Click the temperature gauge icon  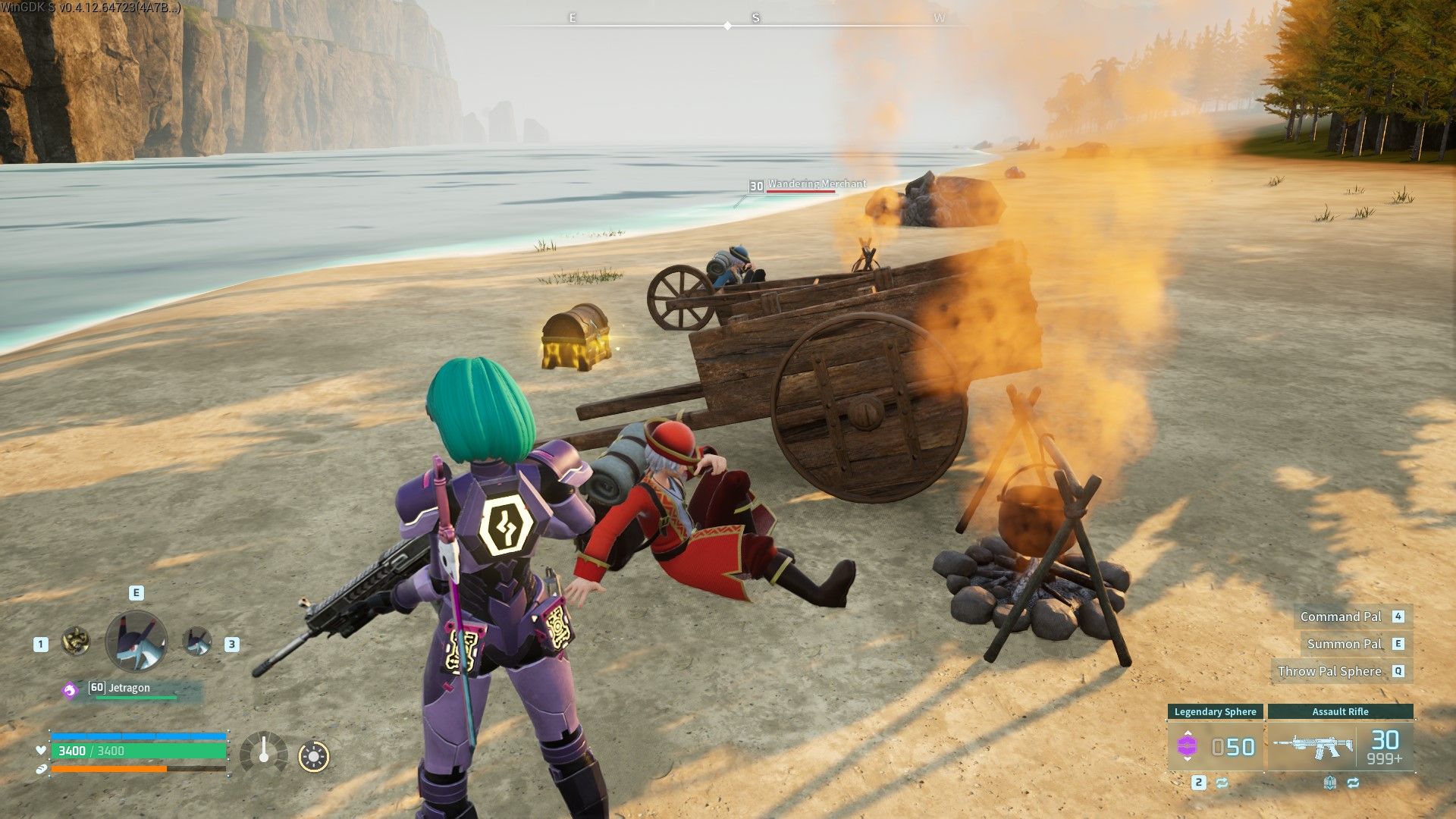[263, 754]
